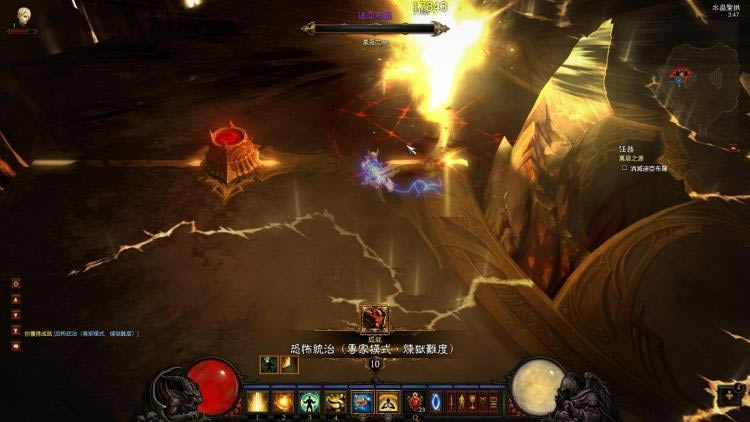Open the achievement popup with the demon portrait
Image resolution: width=750 pixels, height=422 pixels.
(375, 318)
